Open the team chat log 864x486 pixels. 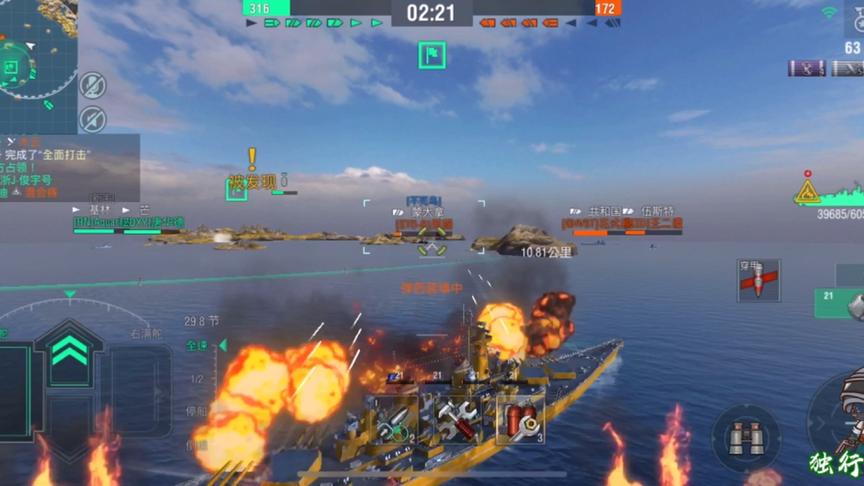pos(68,168)
